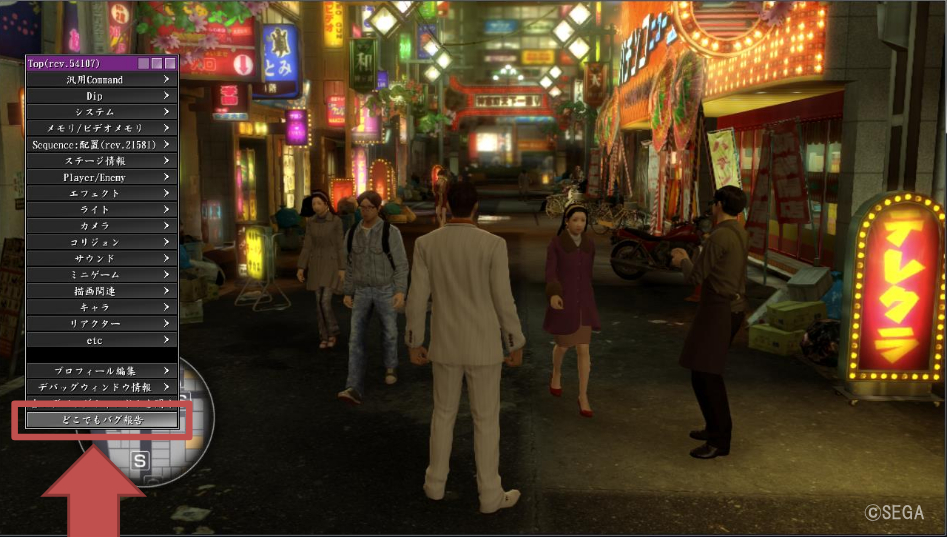Choose the カメラ menu entry
The image size is (948, 537).
pos(101,226)
